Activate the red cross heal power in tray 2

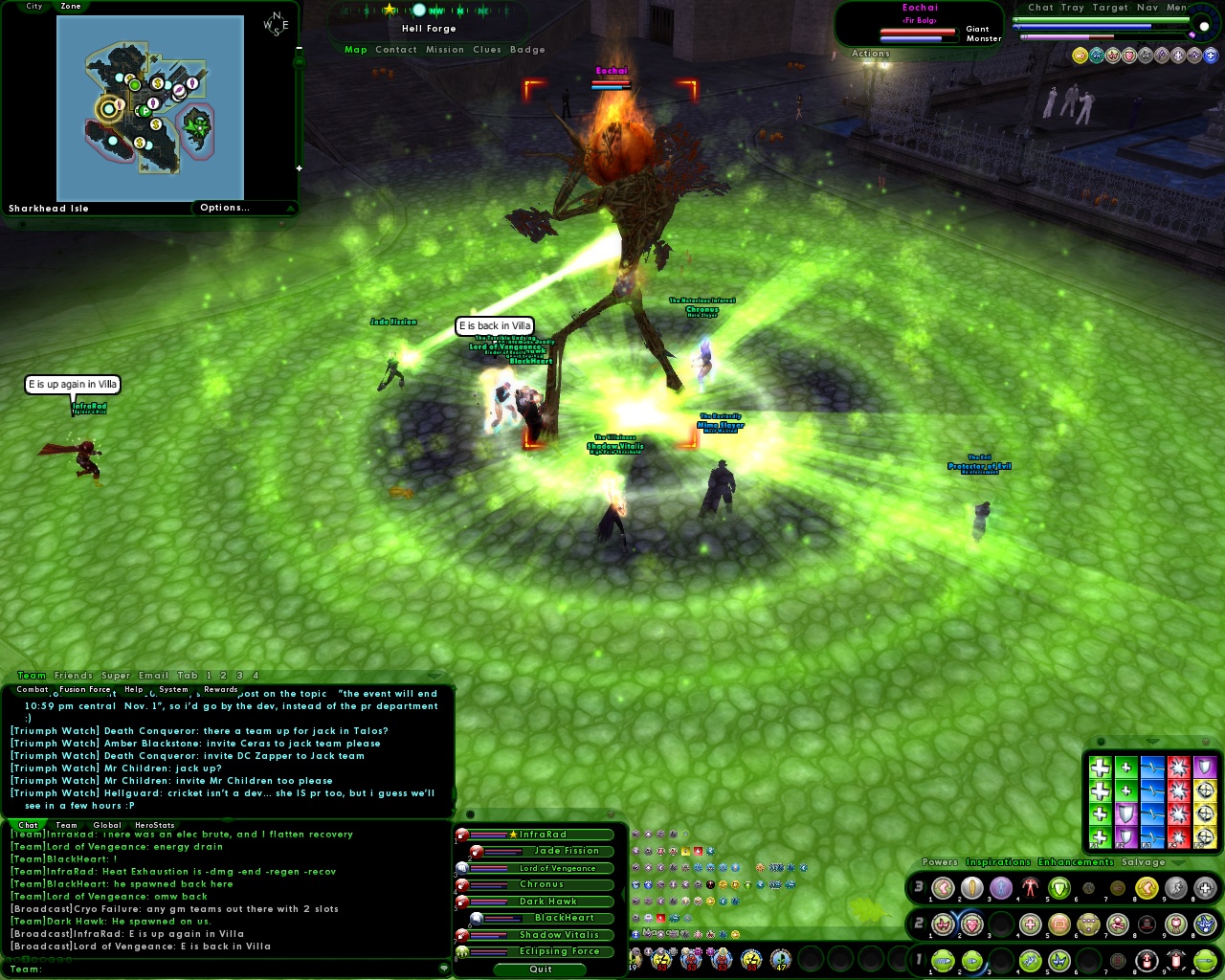click(x=1029, y=924)
